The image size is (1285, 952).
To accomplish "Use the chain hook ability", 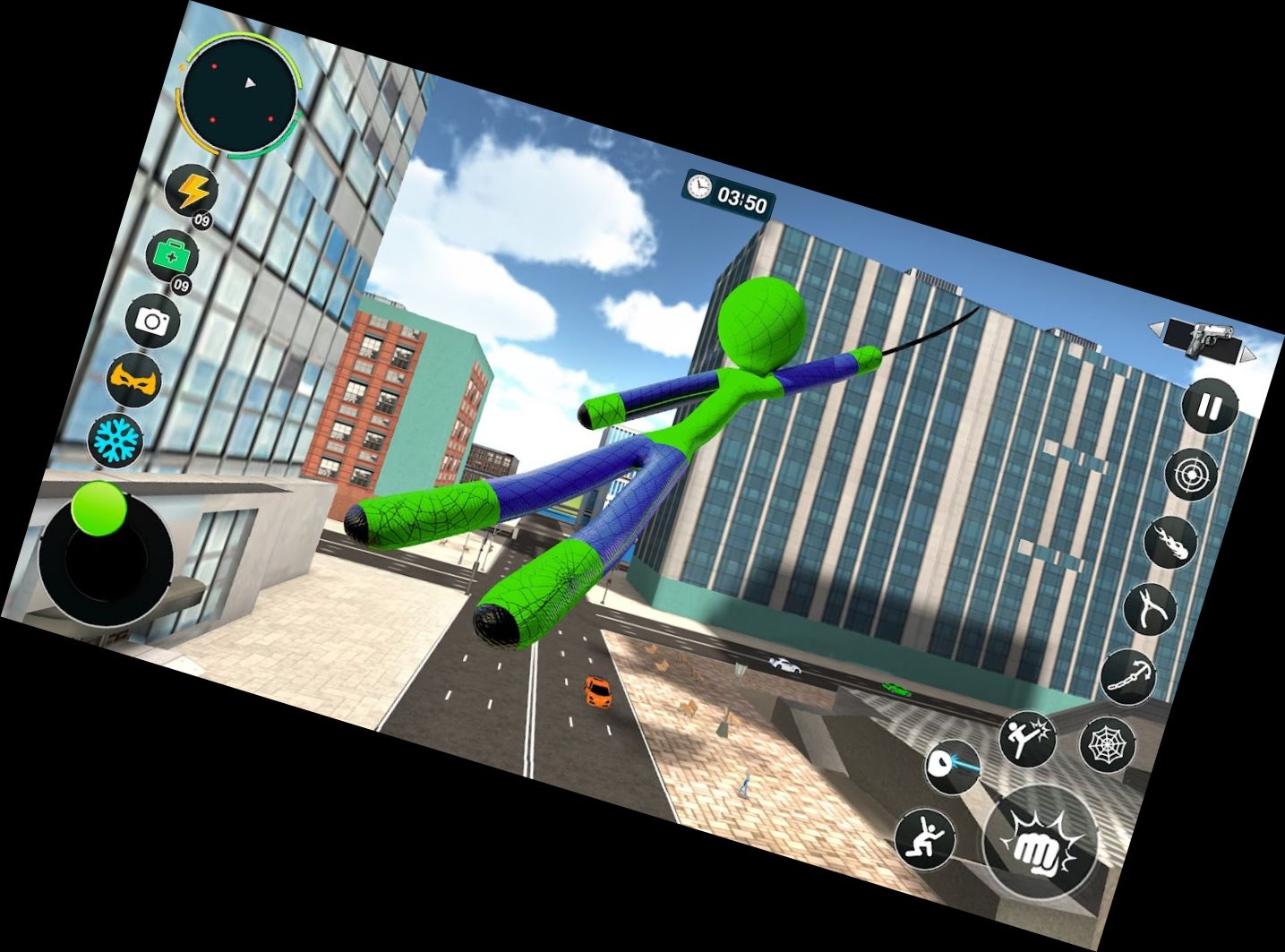I will [1128, 676].
